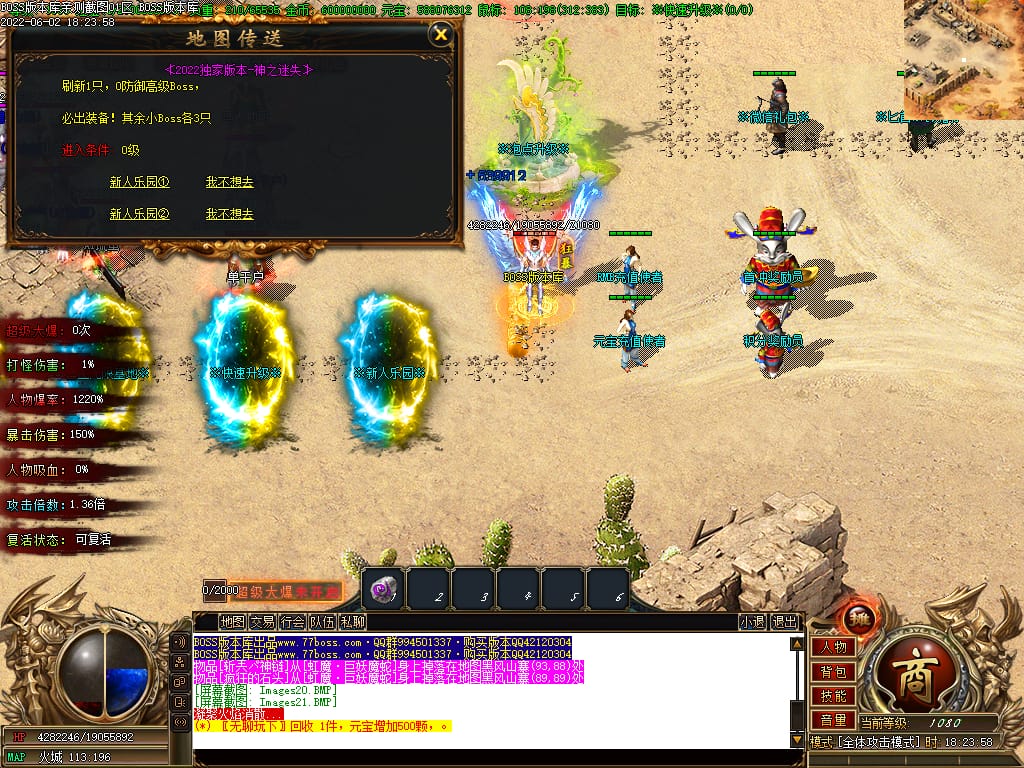Close the 地图传送 teleport dialog
This screenshot has width=1024, height=768.
point(440,35)
